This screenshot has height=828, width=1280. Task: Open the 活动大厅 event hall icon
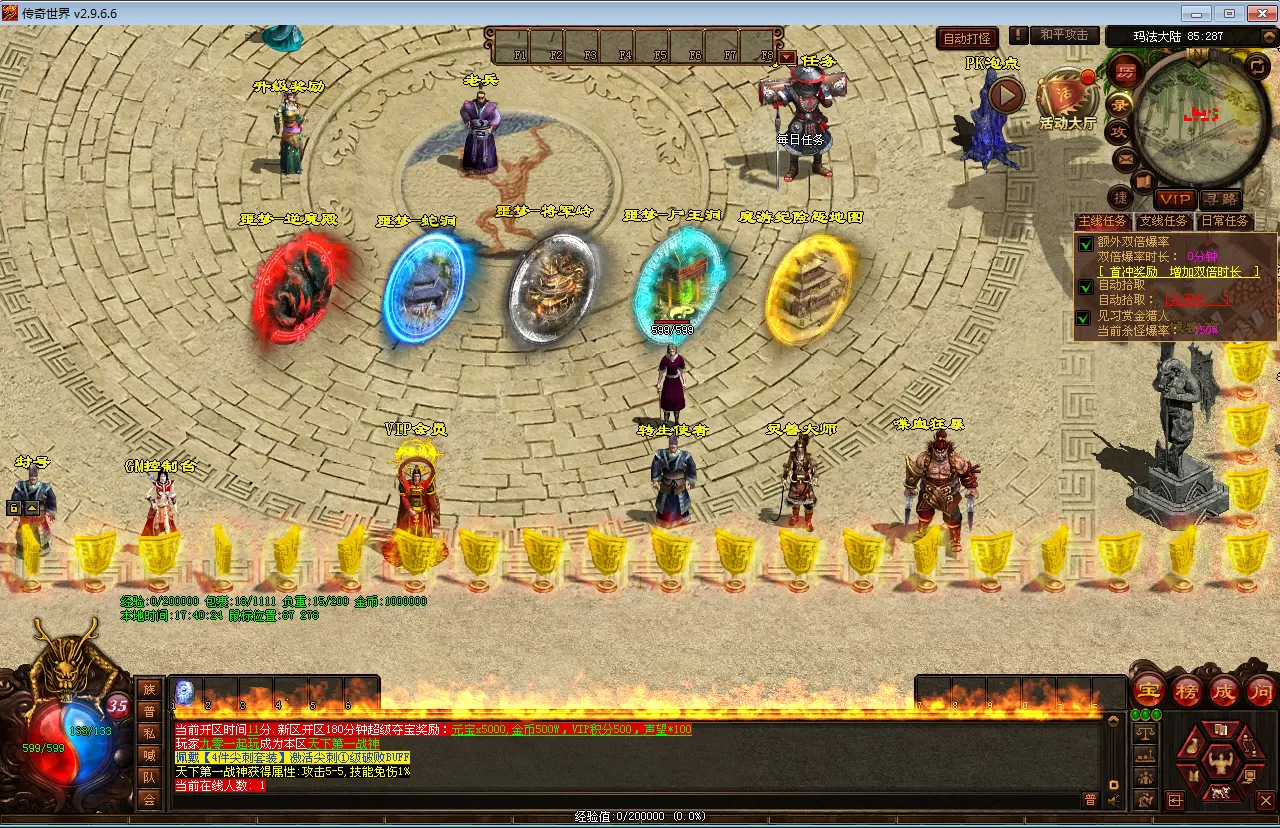1067,98
